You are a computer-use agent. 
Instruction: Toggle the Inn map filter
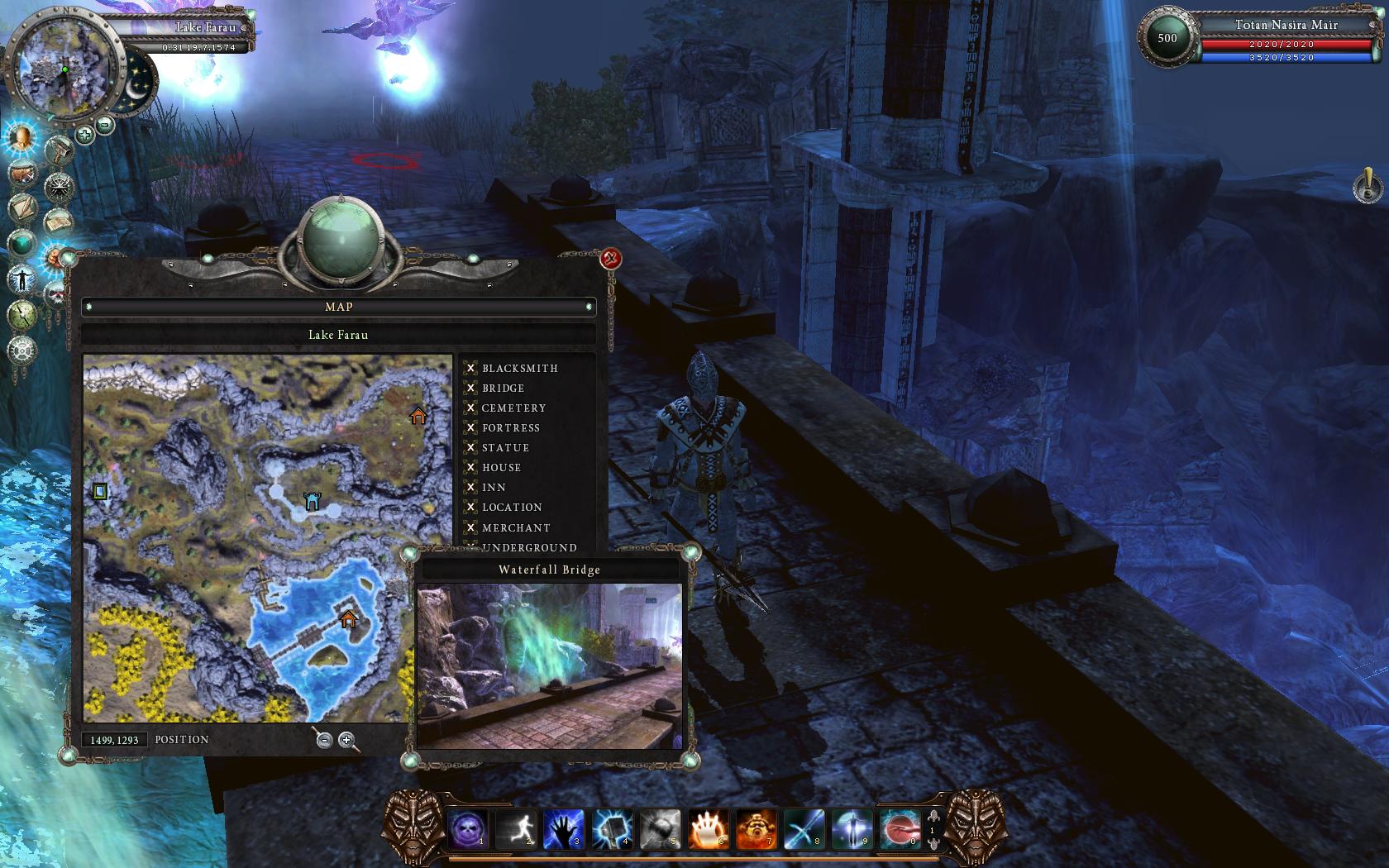point(470,487)
